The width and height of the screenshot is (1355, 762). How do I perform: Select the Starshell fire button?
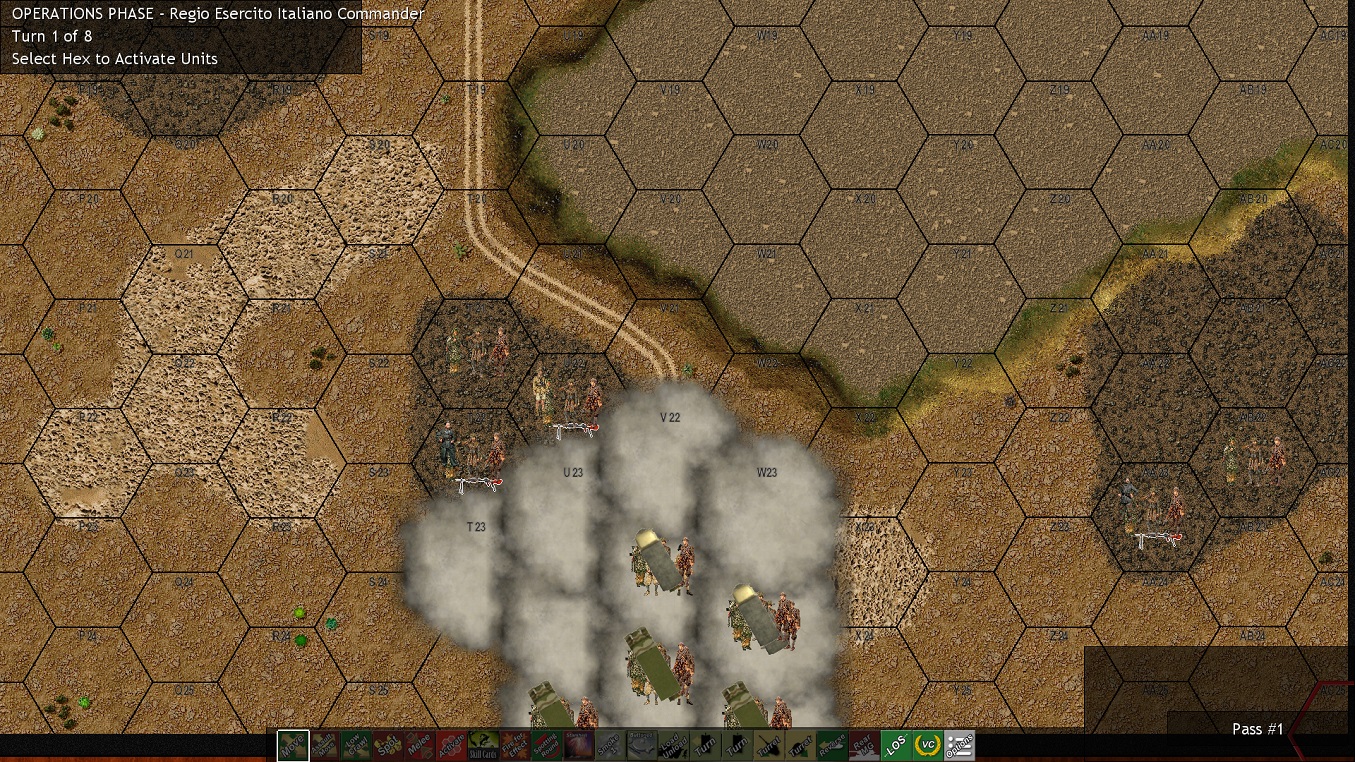578,745
